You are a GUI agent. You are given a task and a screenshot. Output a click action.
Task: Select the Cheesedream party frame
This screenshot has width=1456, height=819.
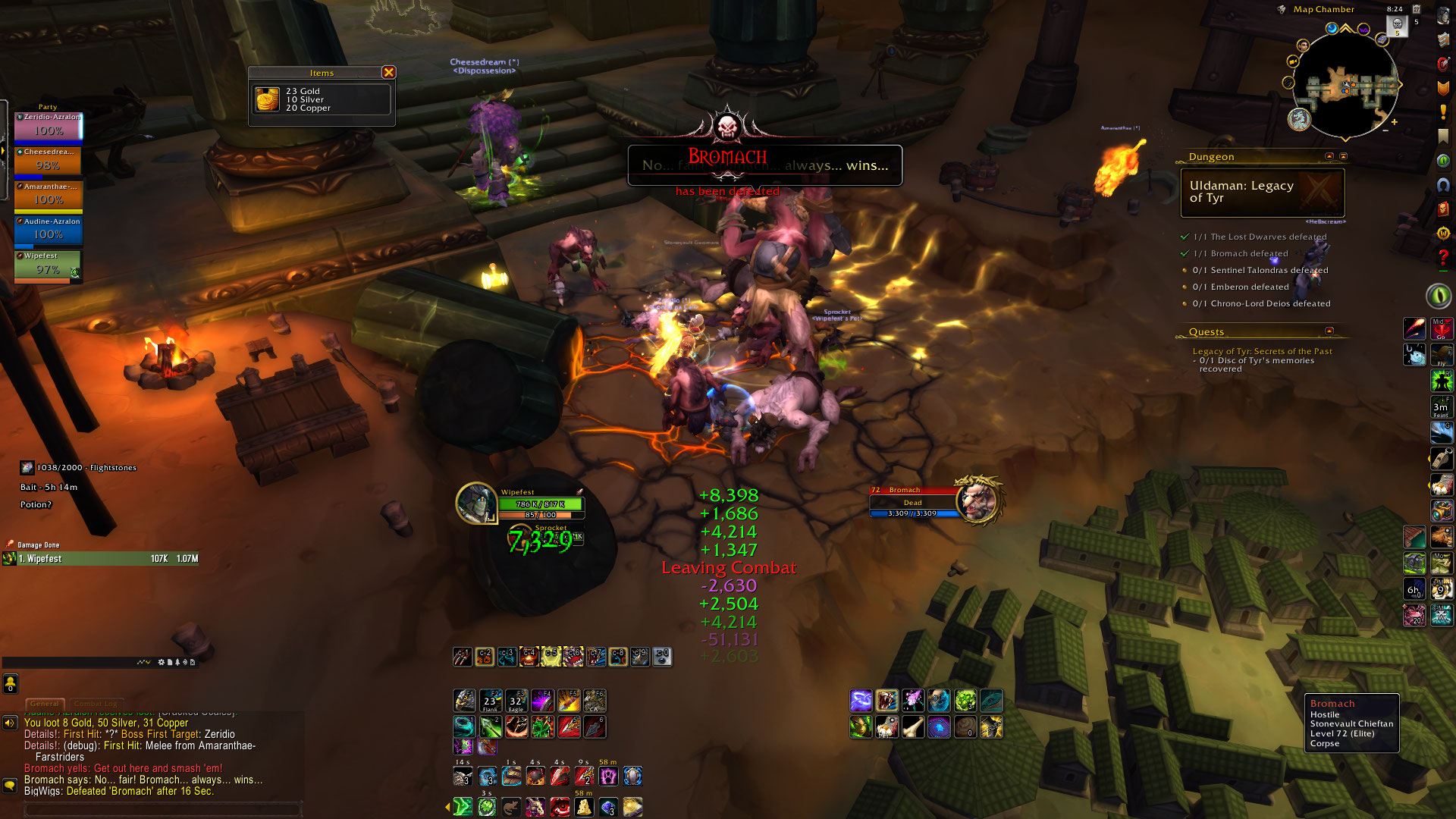48,162
